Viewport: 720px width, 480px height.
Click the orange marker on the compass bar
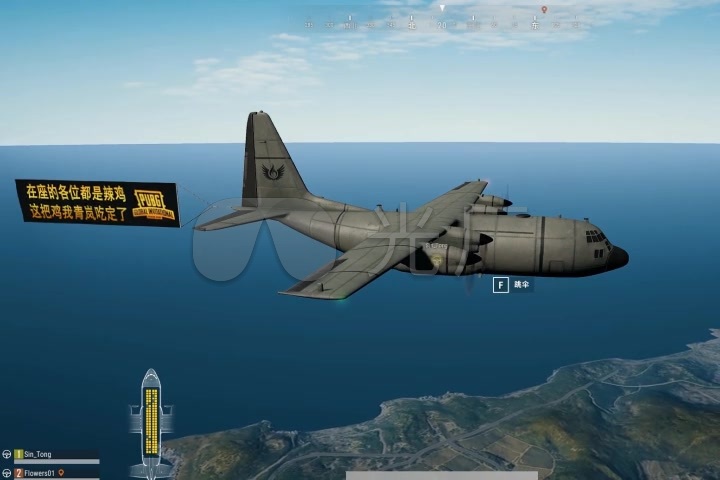tap(544, 10)
